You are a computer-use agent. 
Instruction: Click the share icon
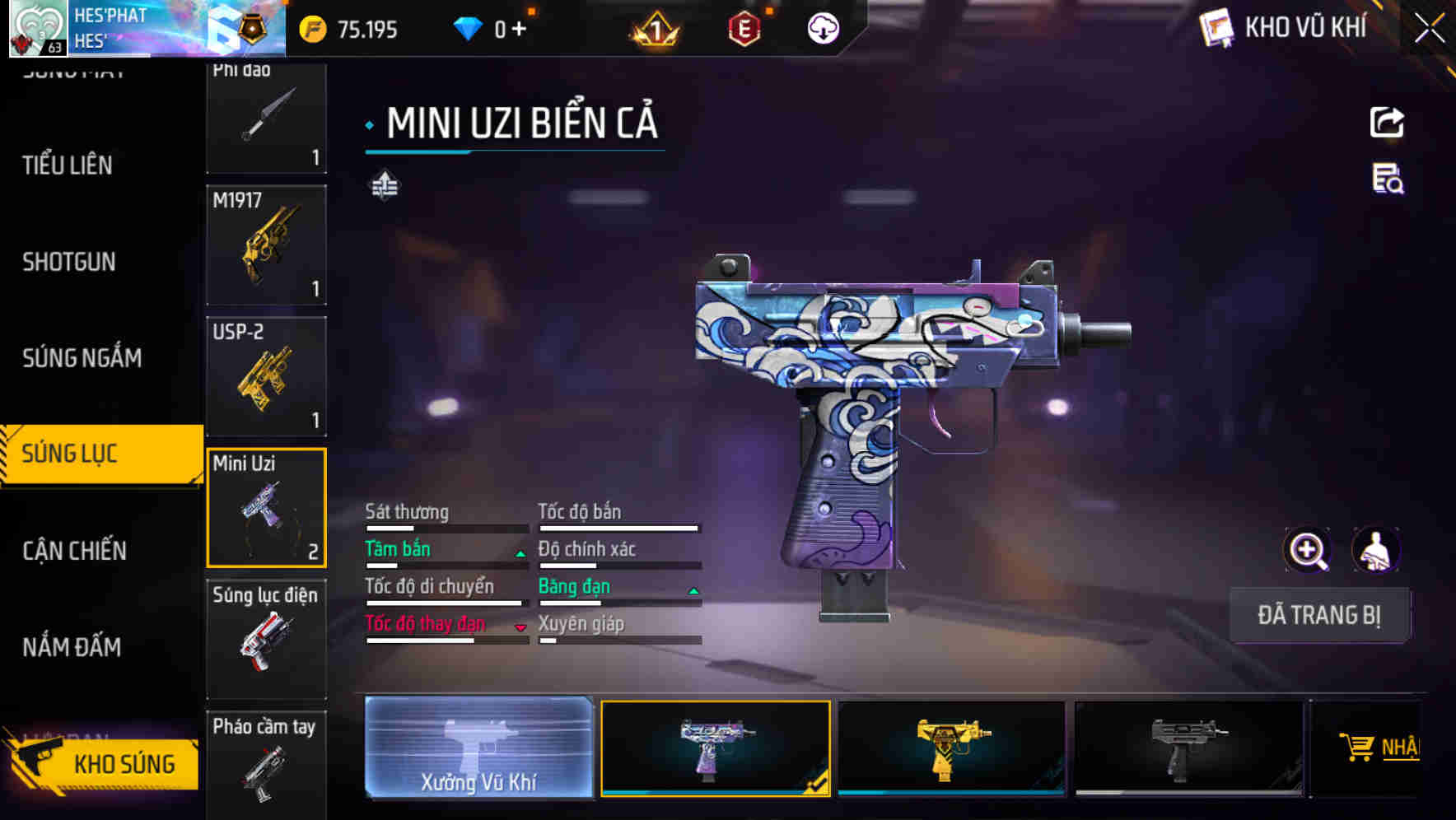[1387, 123]
